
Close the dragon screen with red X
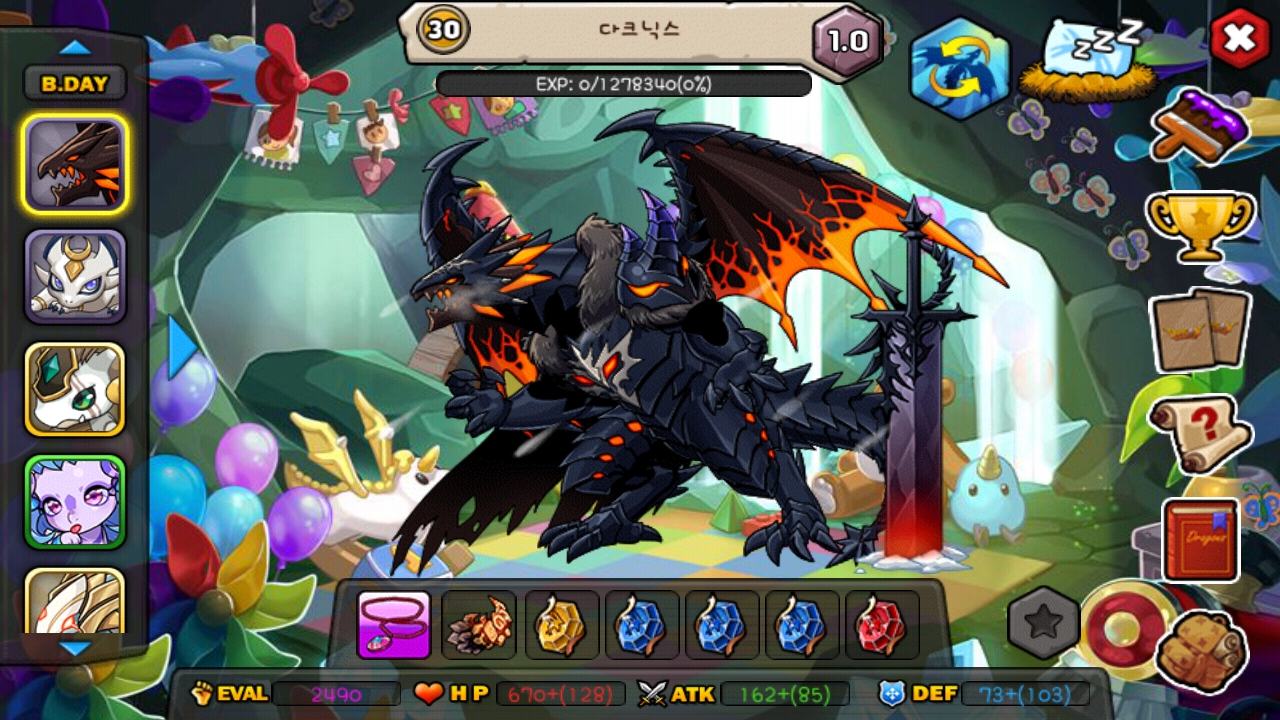1240,38
